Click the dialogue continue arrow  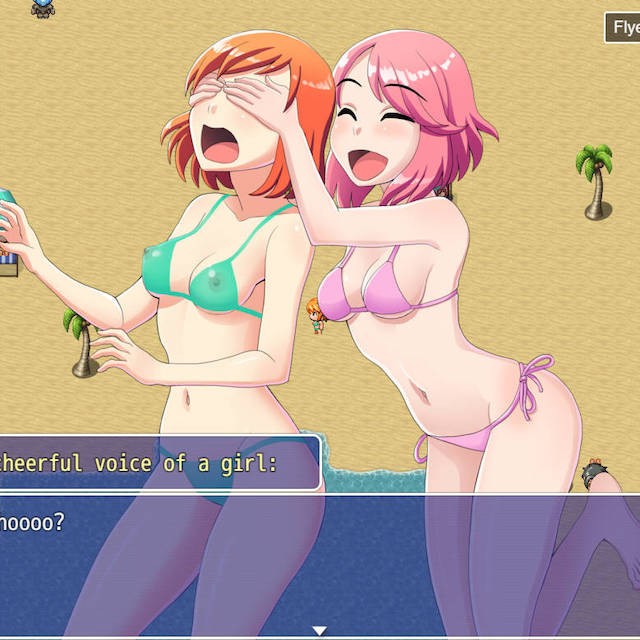click(x=319, y=630)
